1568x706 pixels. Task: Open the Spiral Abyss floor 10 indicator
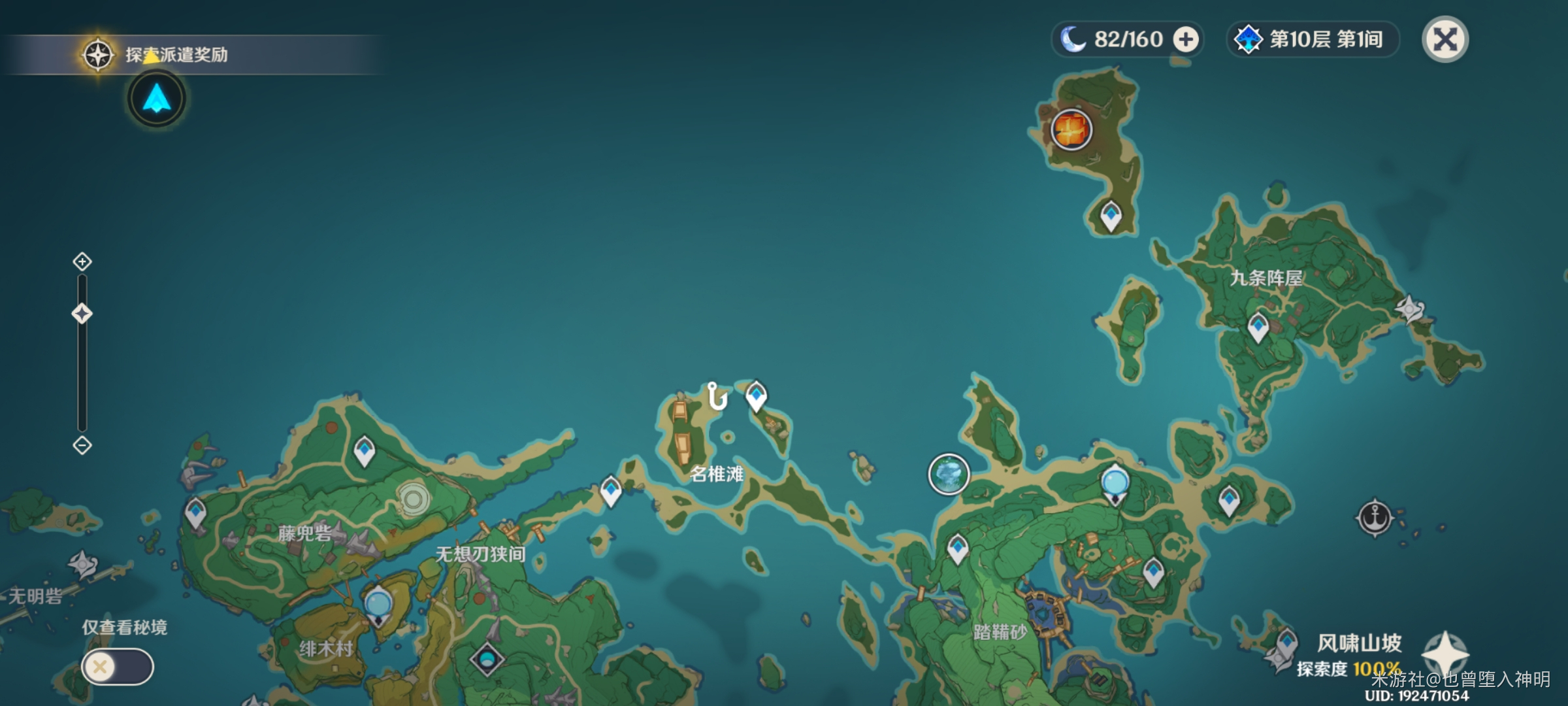click(1313, 40)
